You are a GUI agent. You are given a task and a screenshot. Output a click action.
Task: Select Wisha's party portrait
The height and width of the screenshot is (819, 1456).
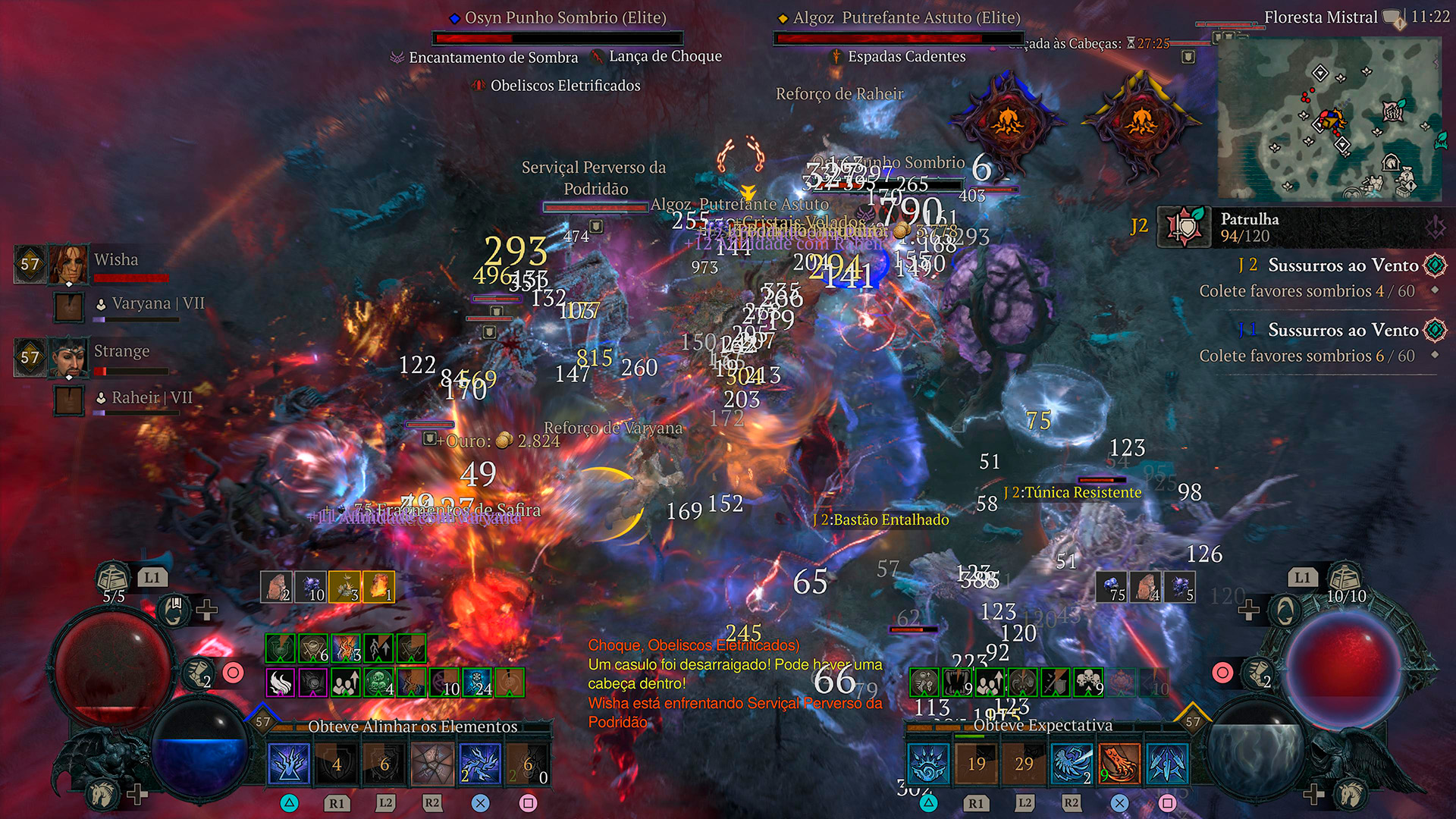[67, 264]
